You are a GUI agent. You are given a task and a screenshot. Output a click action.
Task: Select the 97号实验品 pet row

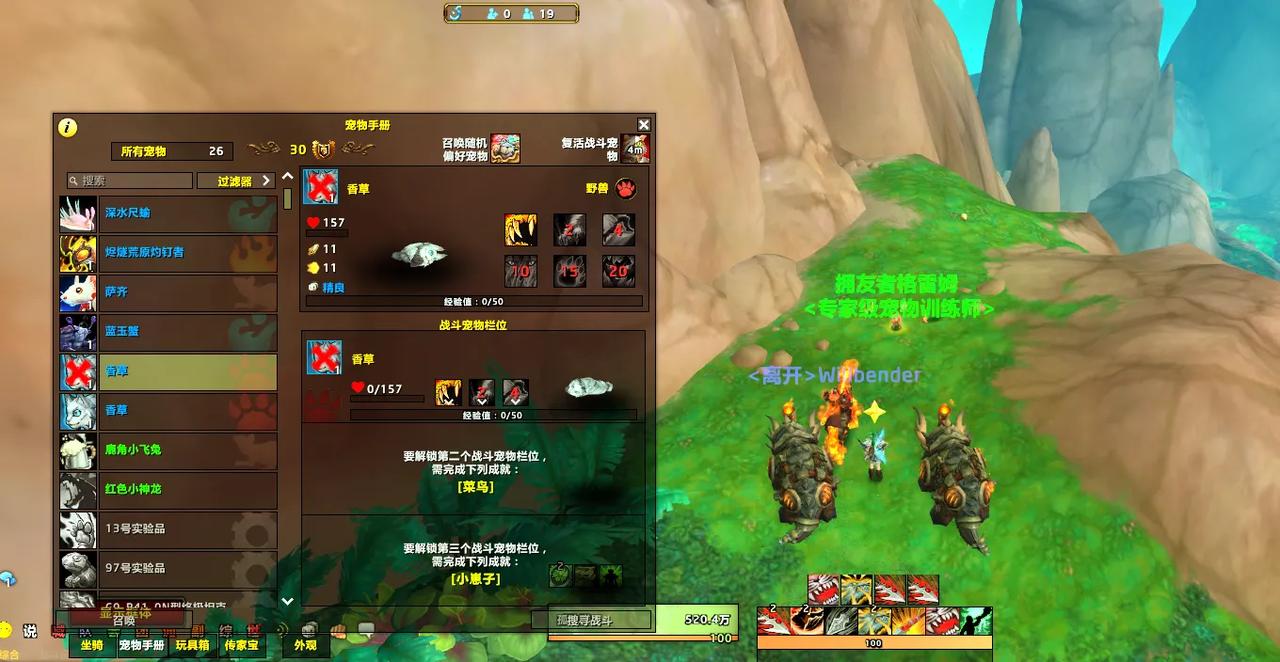(x=168, y=568)
